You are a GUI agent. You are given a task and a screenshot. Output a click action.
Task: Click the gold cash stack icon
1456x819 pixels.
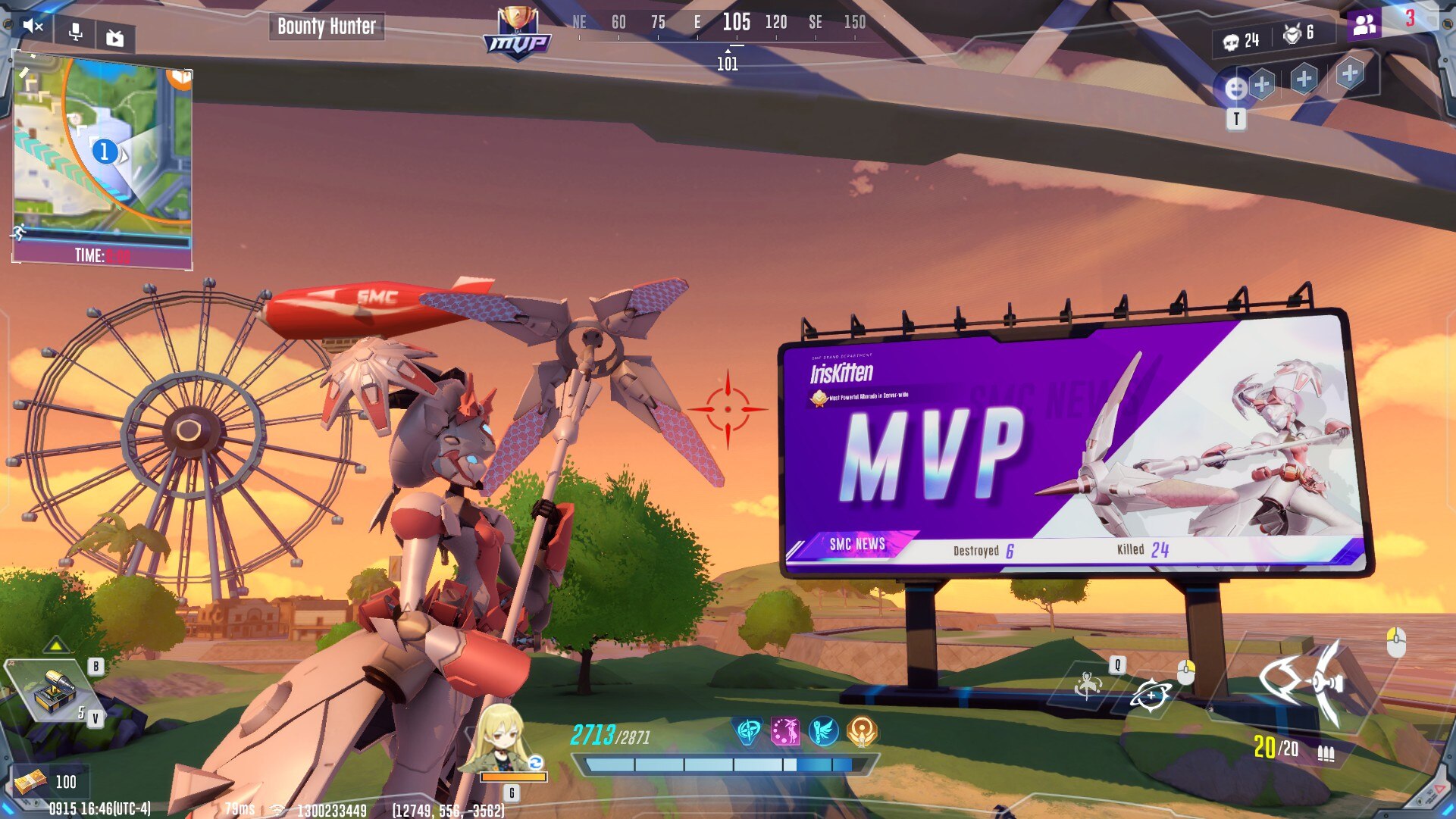click(x=30, y=781)
